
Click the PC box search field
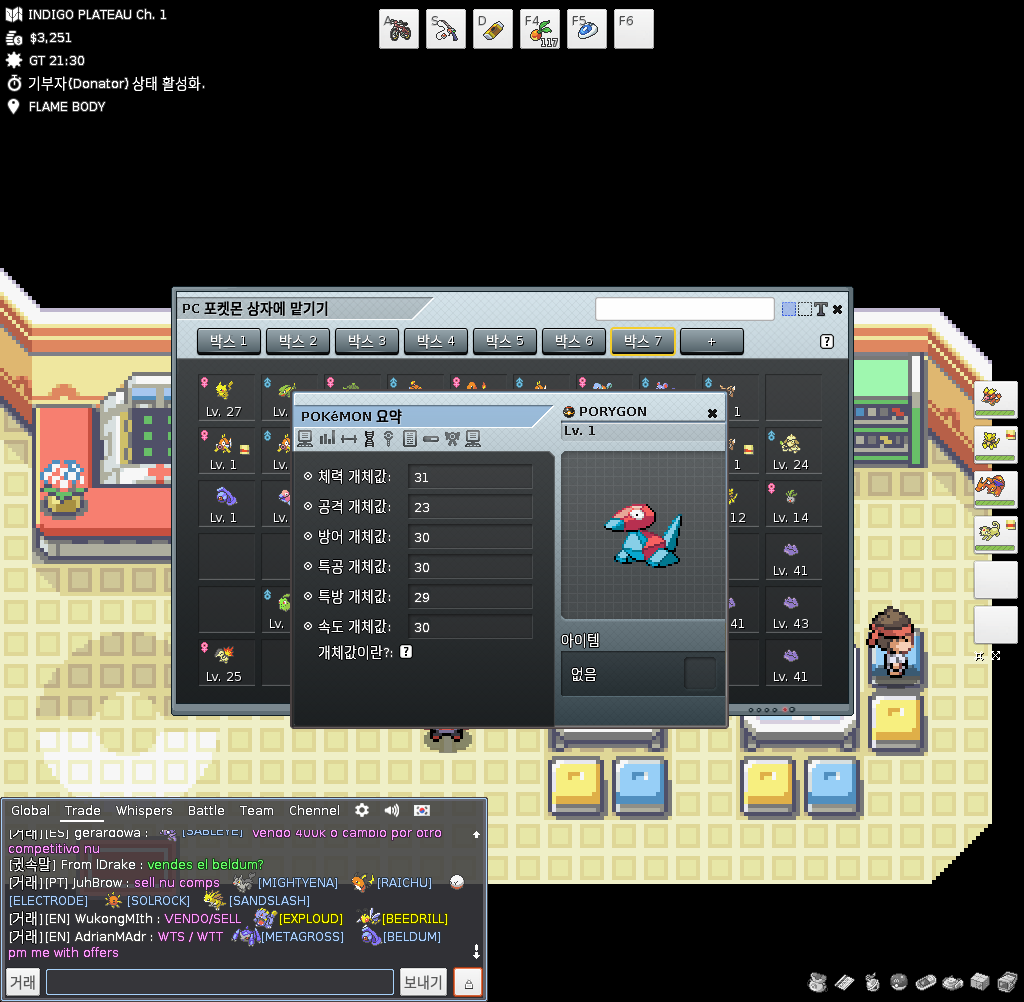click(684, 309)
